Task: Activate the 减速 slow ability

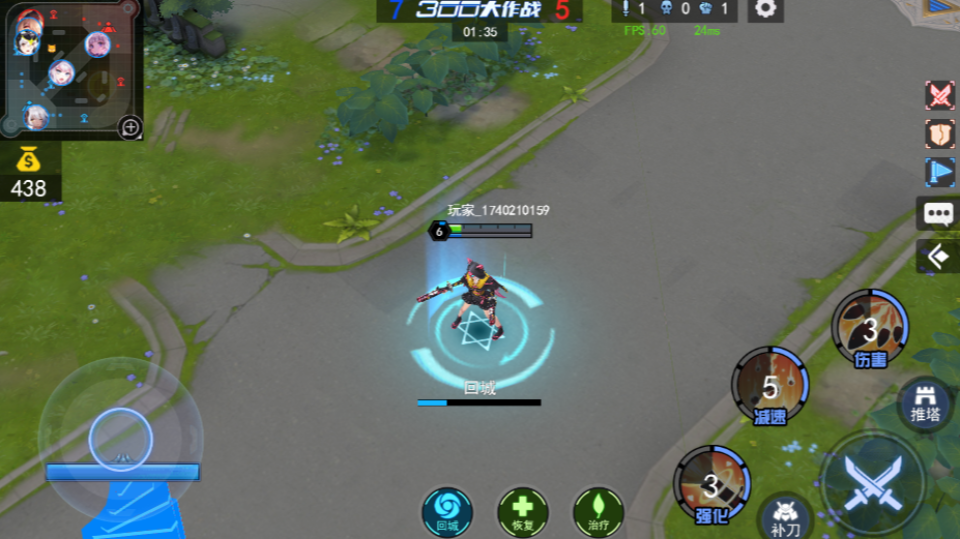Action: (770, 386)
